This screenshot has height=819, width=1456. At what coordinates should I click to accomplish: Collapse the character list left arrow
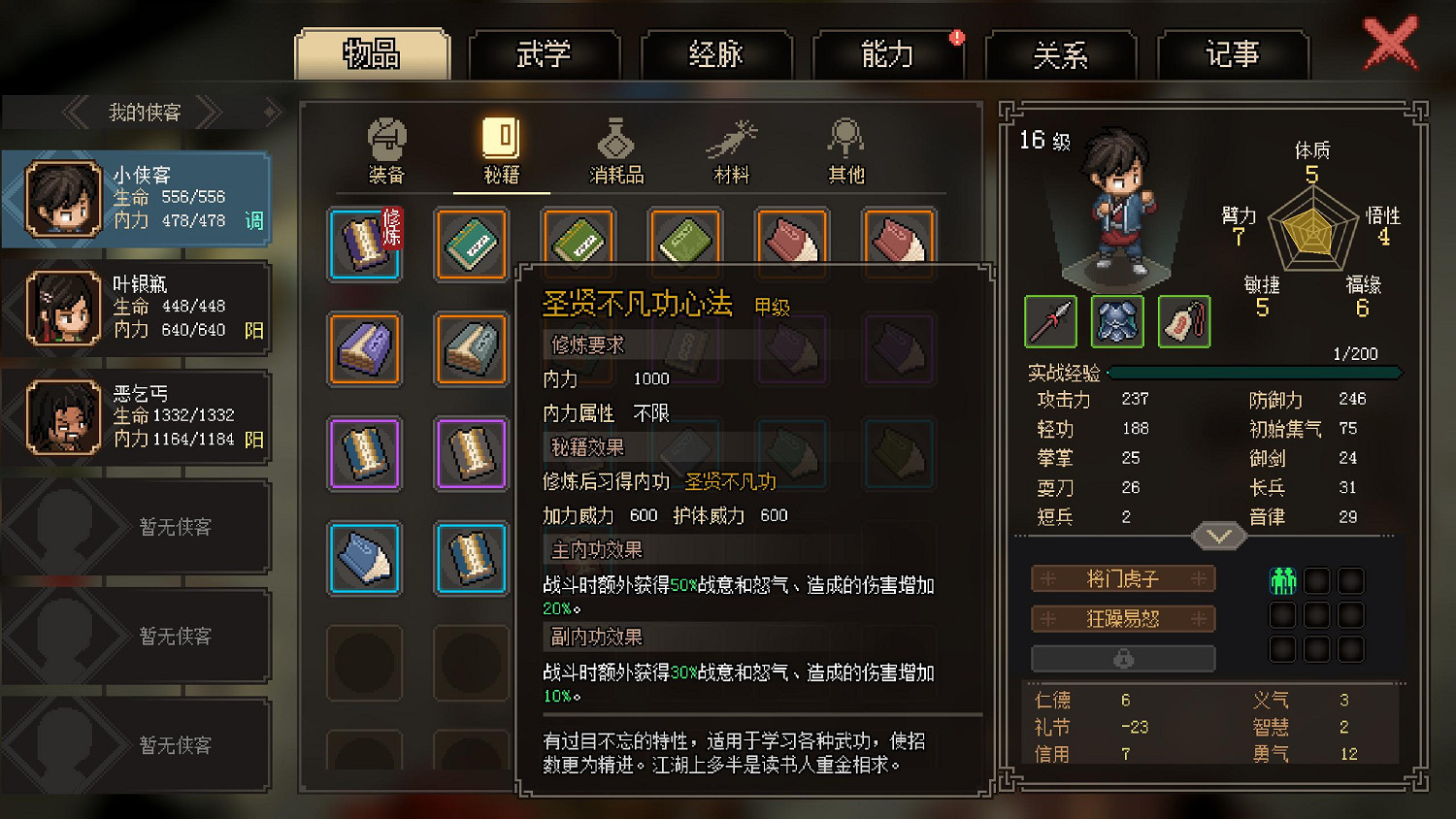pyautogui.click(x=75, y=111)
